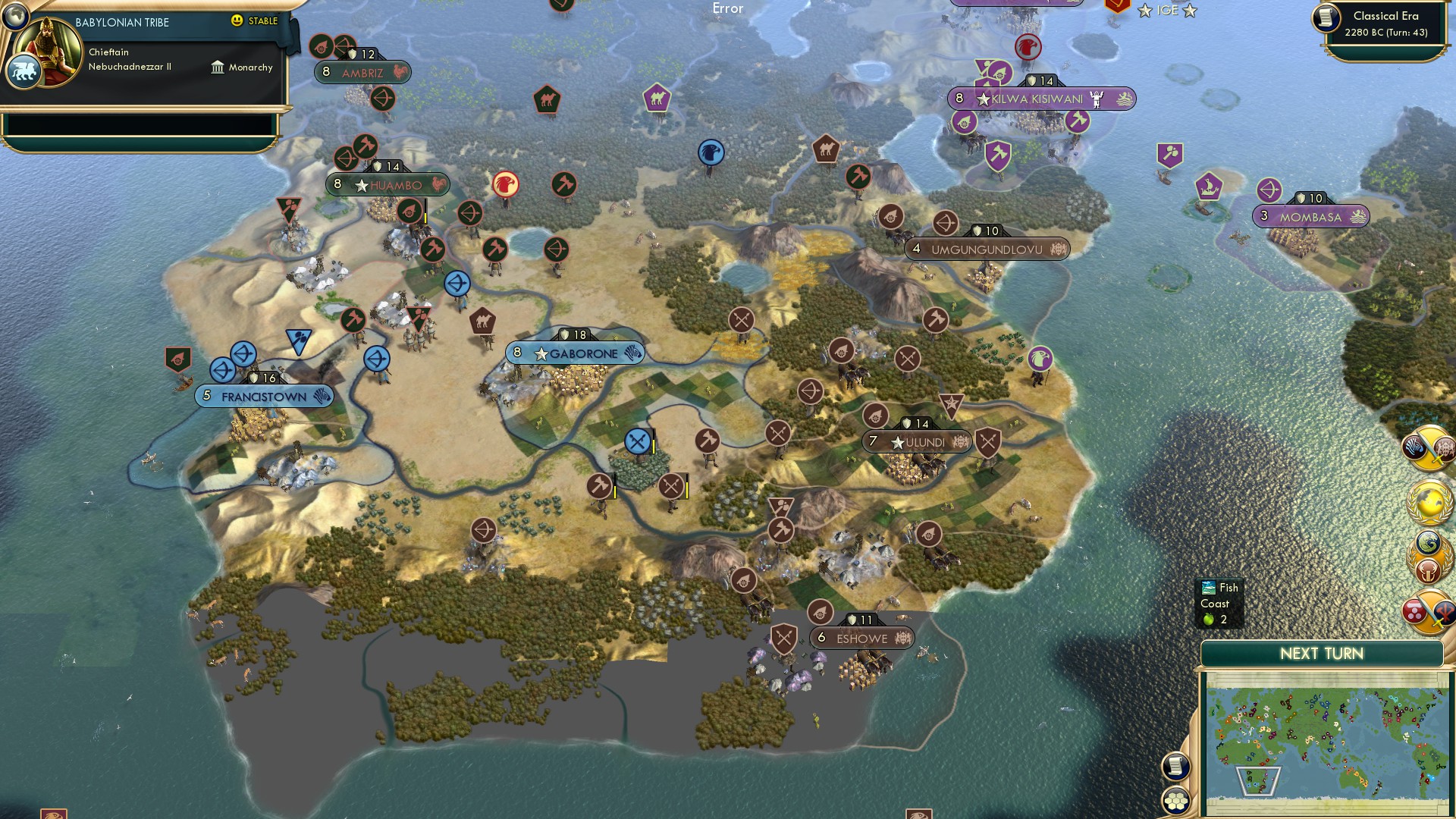The image size is (1456, 819).
Task: Open the notification log scroll icon
Action: coord(1175,766)
